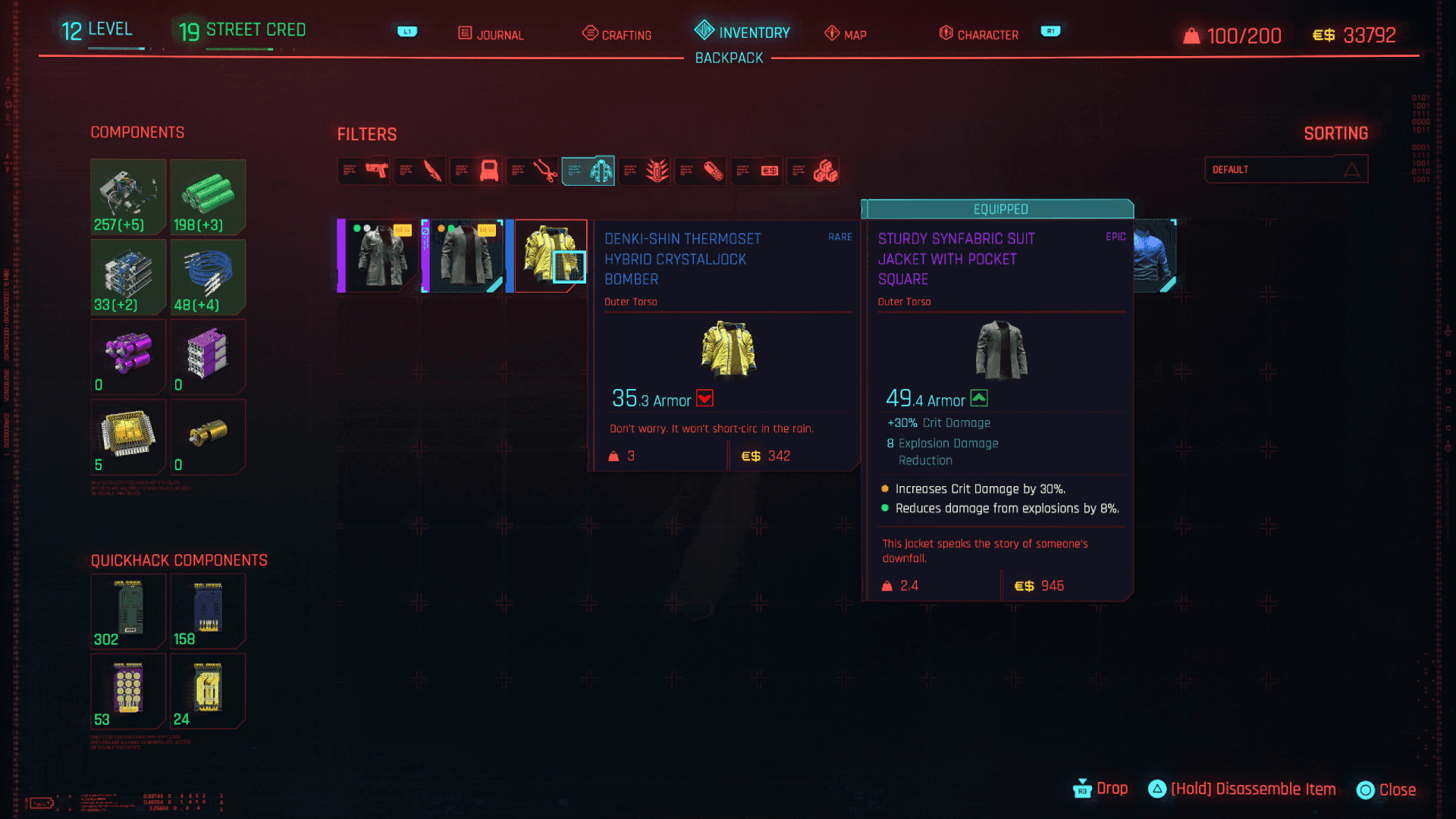Choose the clothing filter with jacket icon
The width and height of the screenshot is (1456, 819).
tap(588, 171)
